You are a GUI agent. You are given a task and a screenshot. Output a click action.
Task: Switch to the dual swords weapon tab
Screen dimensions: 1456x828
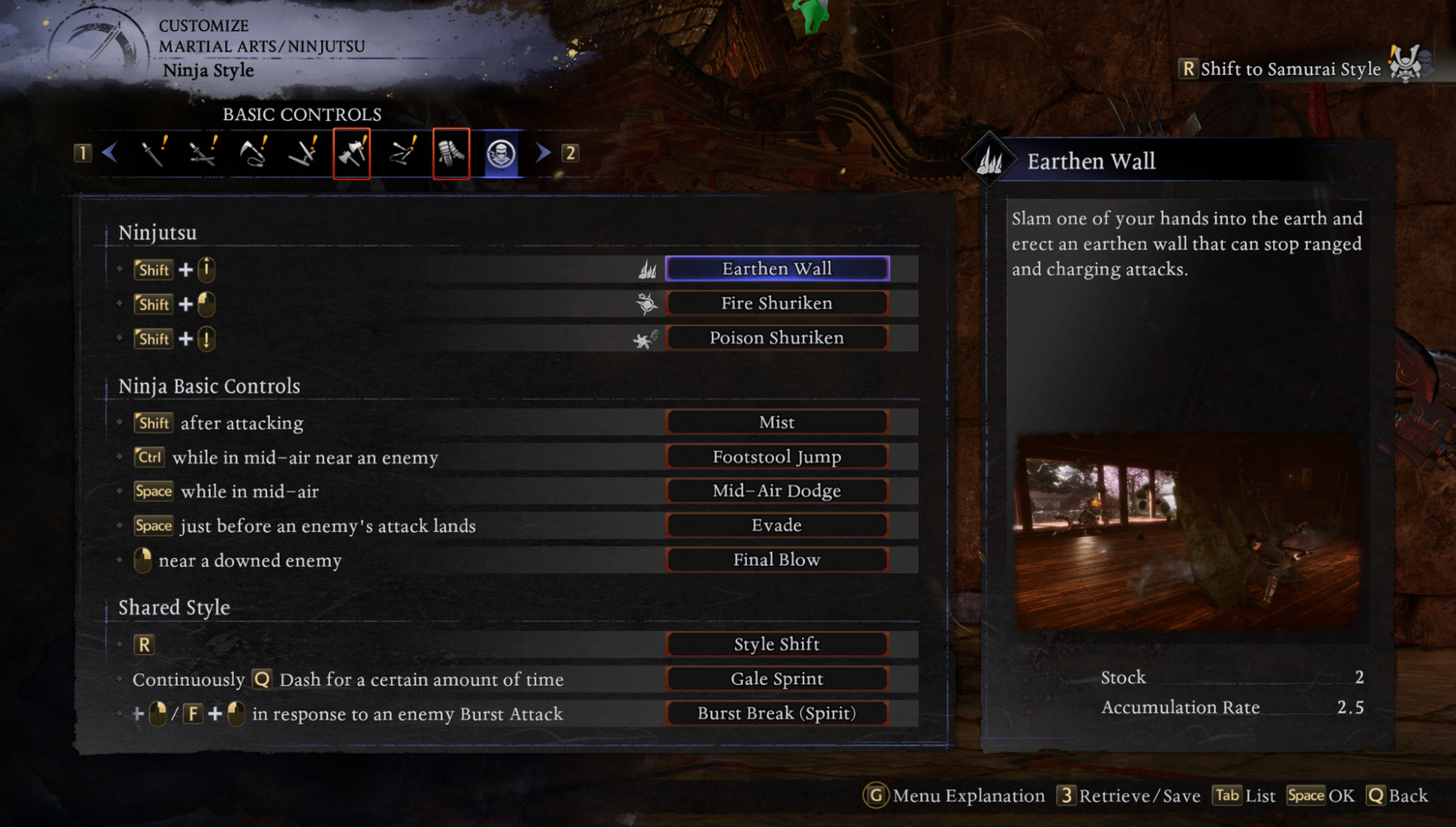tap(203, 154)
